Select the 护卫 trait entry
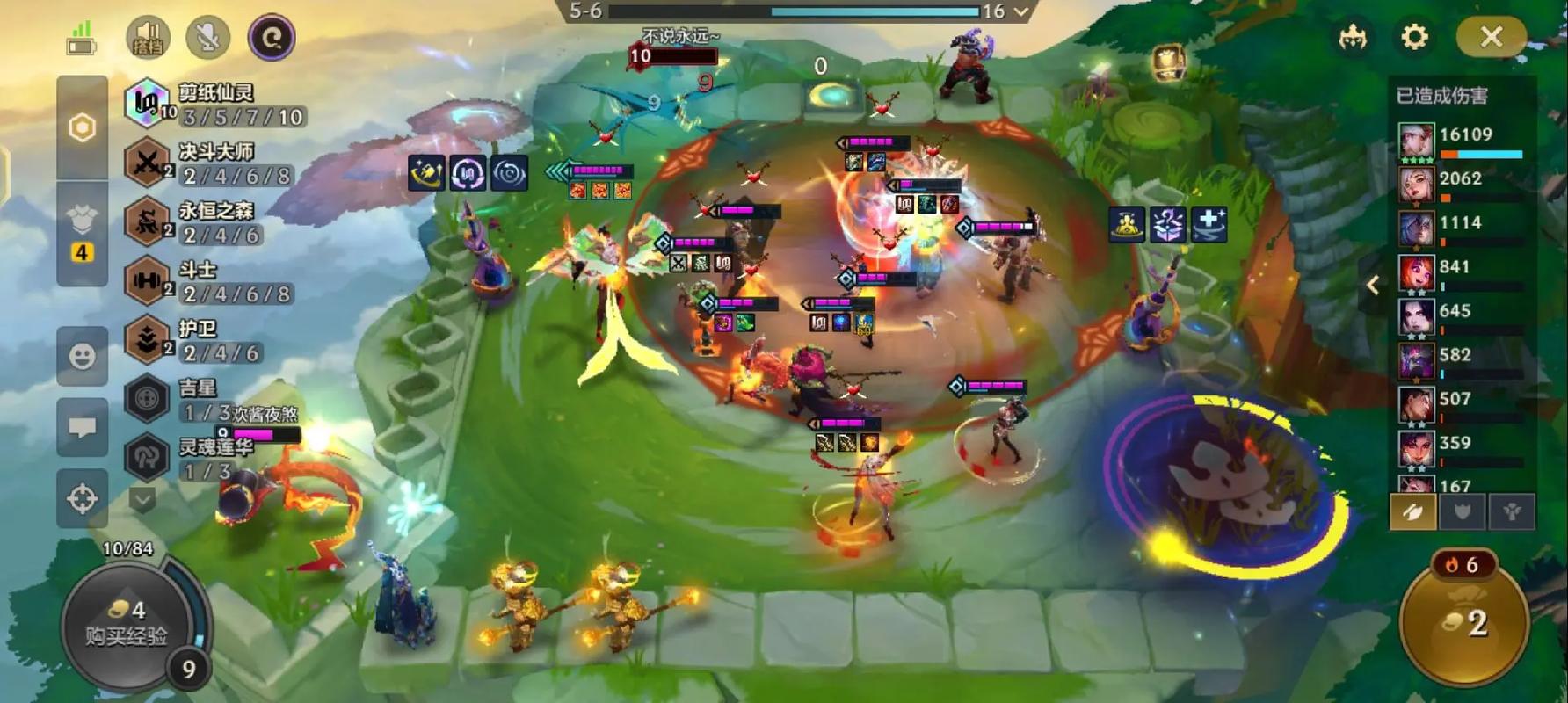This screenshot has width=1568, height=703. 215,340
